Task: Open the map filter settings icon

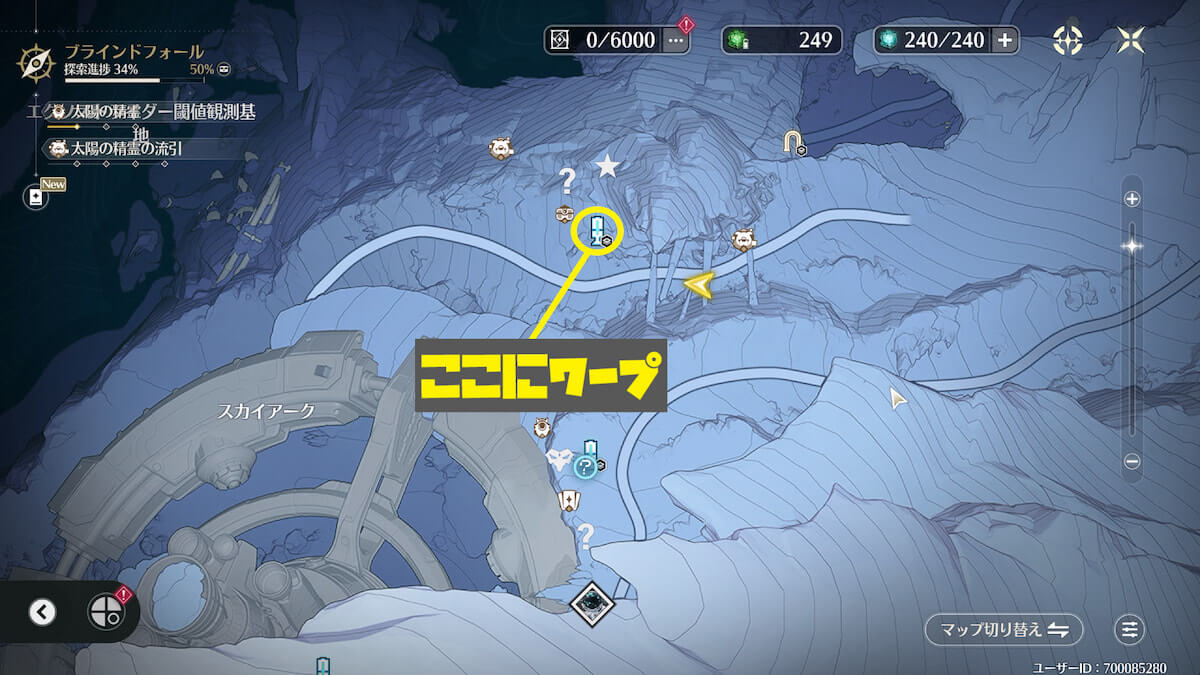Action: coord(1130,630)
